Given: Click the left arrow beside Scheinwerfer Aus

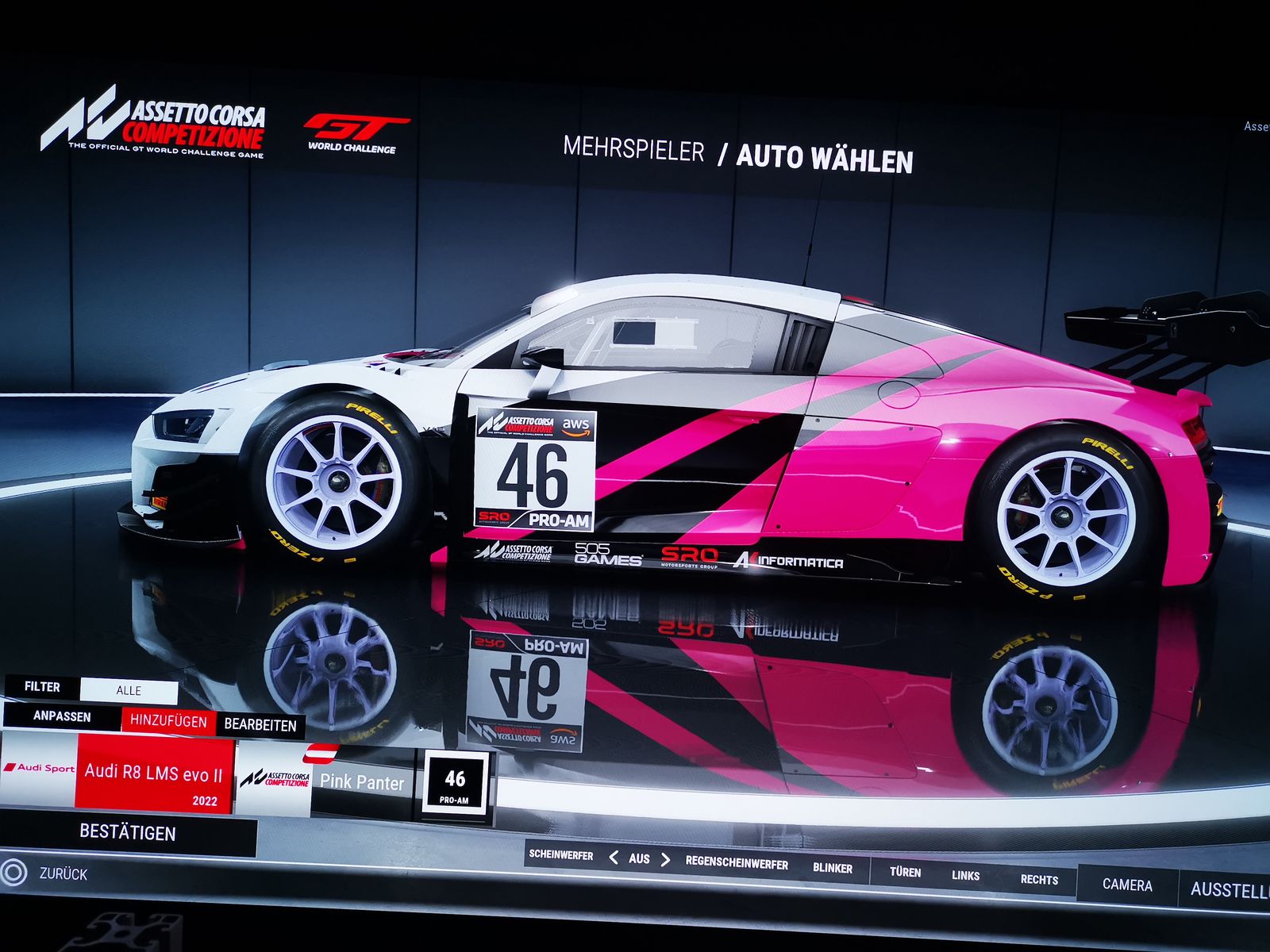Looking at the screenshot, I should pos(614,858).
